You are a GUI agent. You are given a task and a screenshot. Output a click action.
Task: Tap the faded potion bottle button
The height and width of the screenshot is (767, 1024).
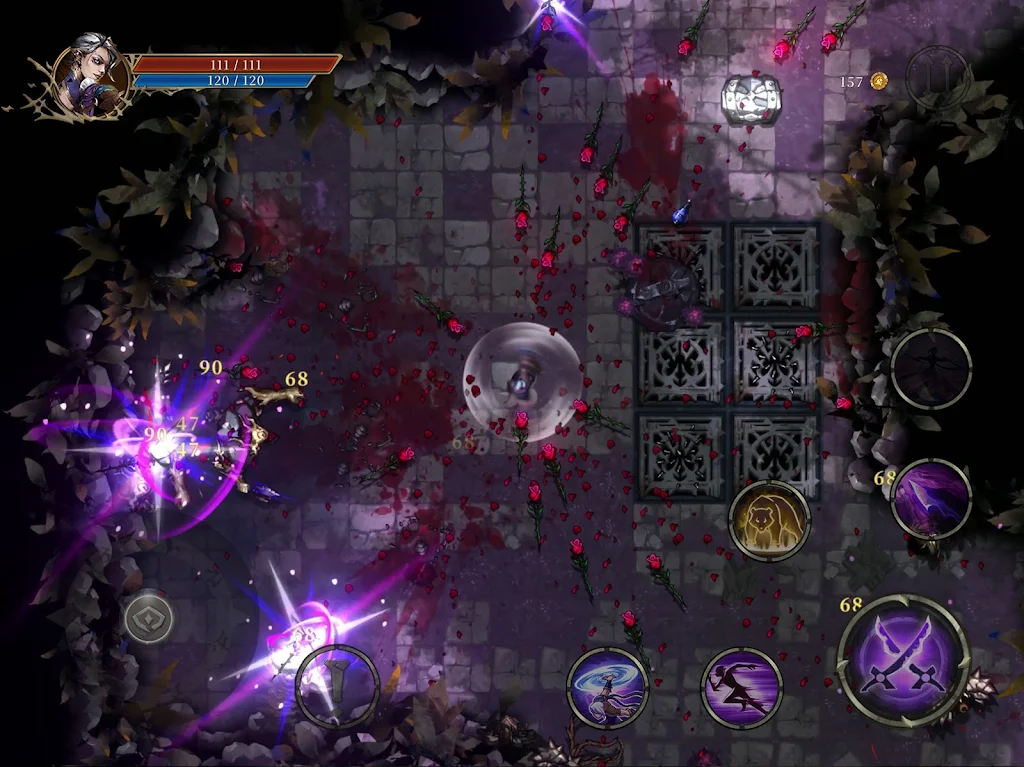337,686
